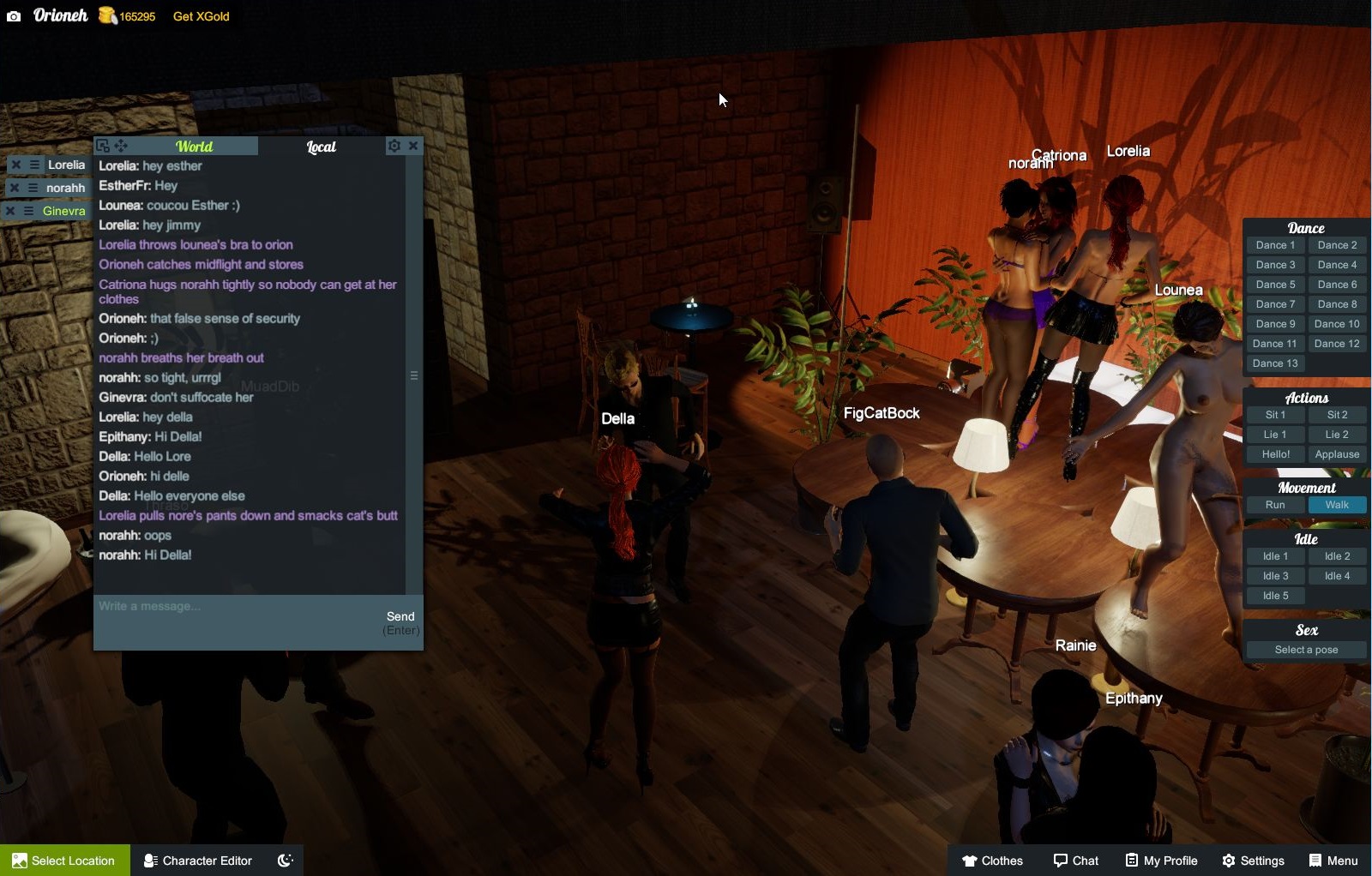1372x876 pixels.
Task: Enable Run movement mode
Action: click(1274, 505)
